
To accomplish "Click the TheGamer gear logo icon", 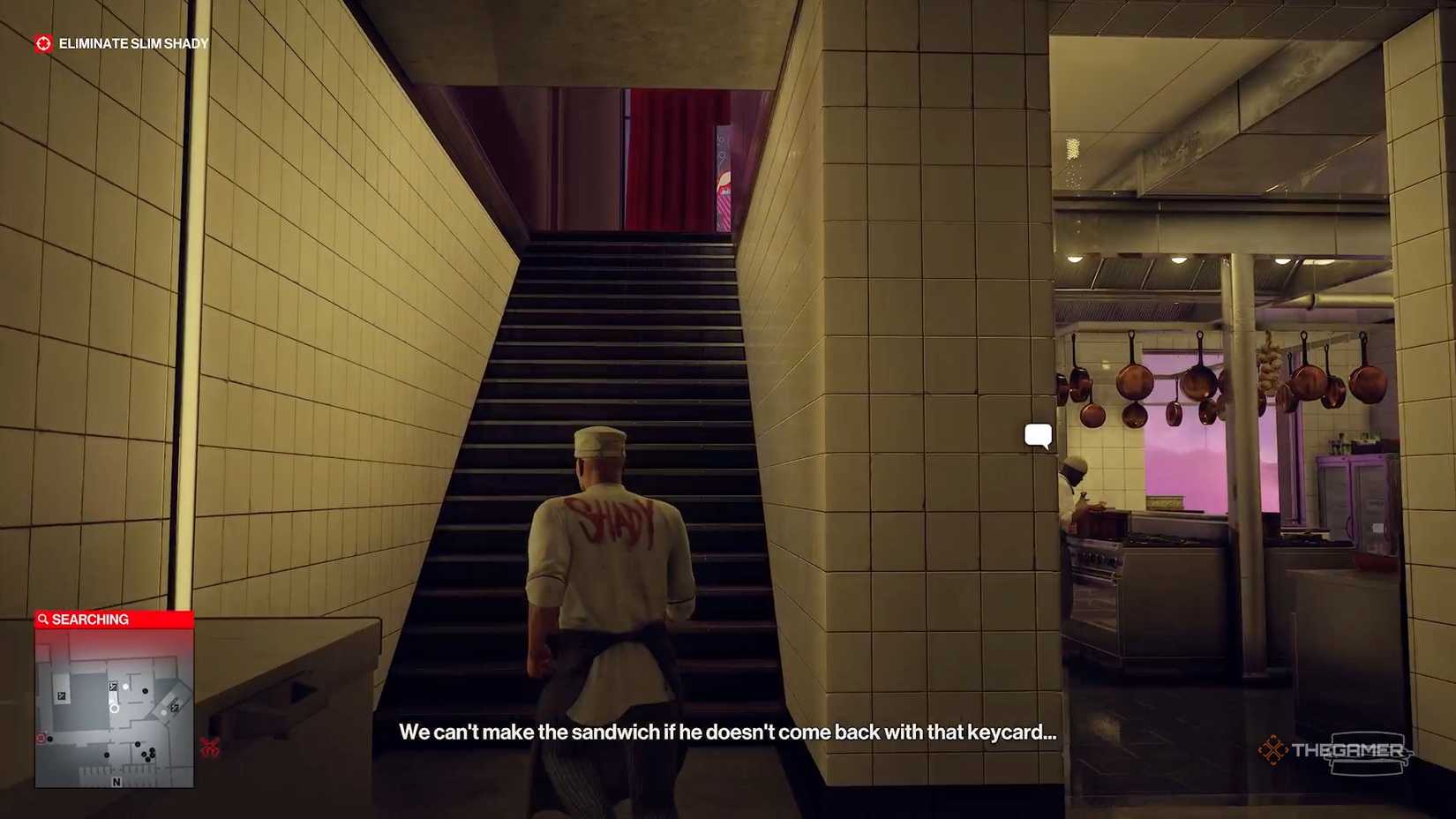I will (x=1273, y=750).
